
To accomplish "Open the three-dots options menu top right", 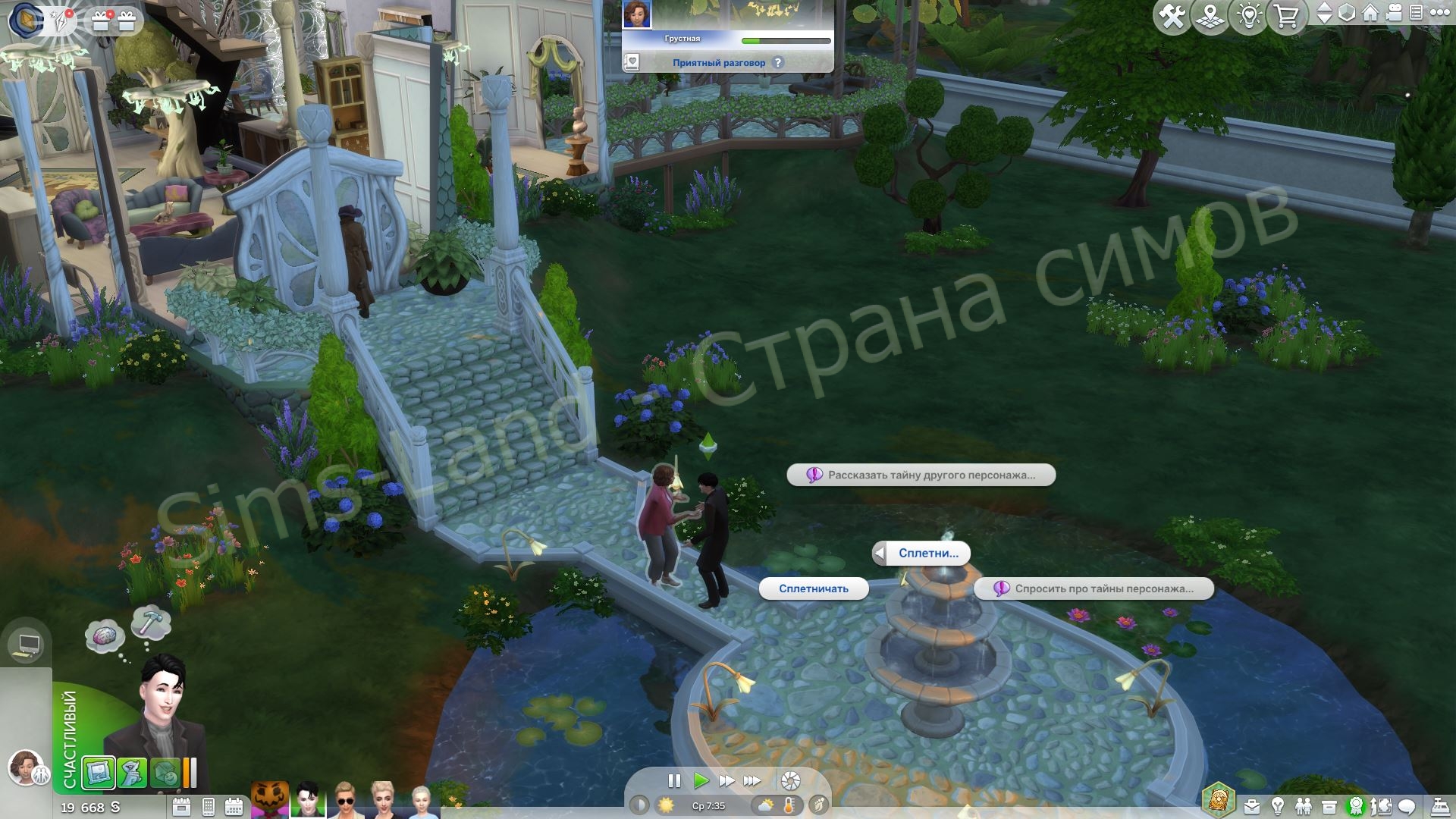I will click(x=1441, y=14).
